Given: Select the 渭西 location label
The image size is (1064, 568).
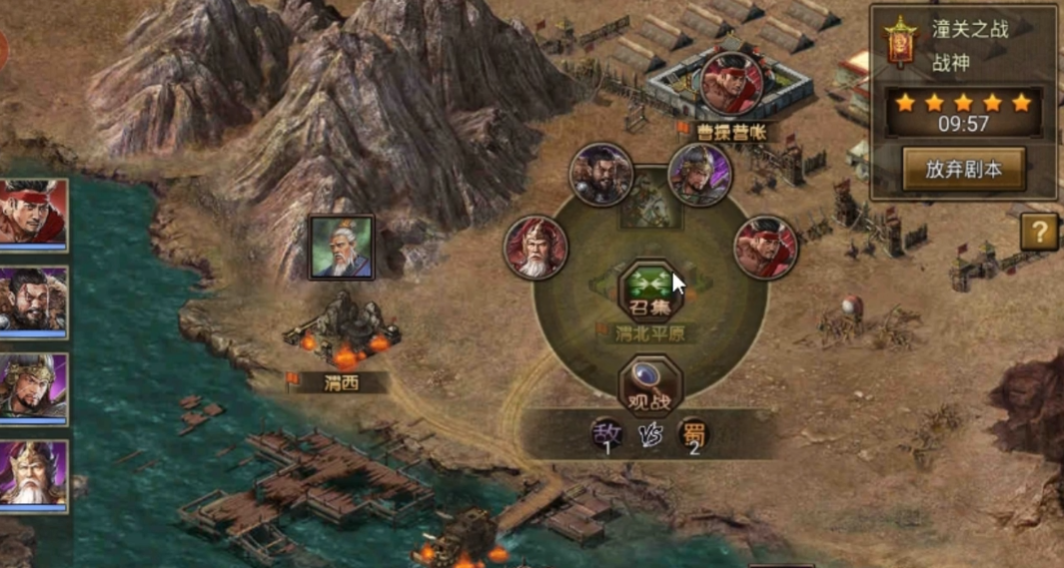Looking at the screenshot, I should [341, 382].
